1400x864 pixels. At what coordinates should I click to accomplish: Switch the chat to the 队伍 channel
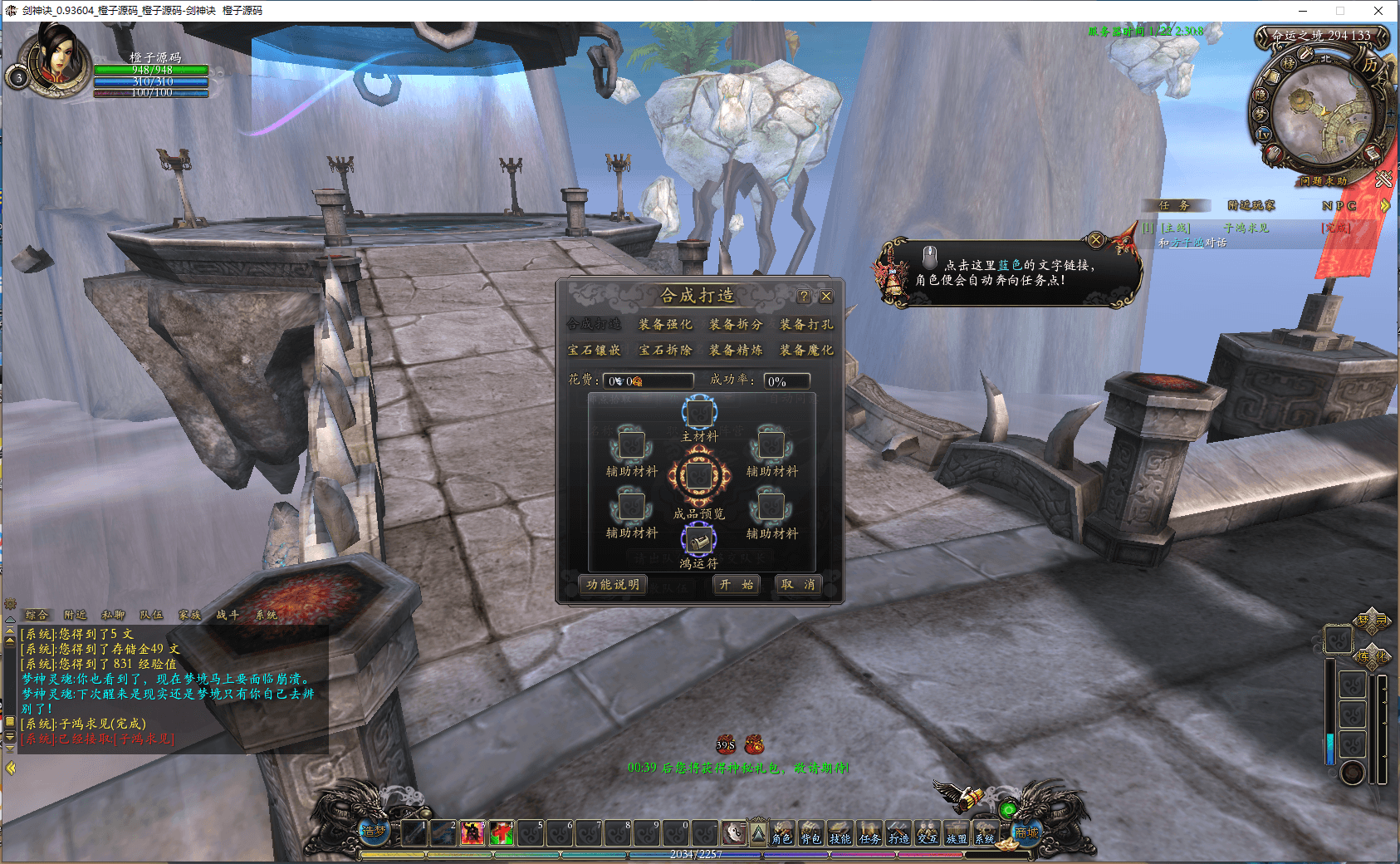[x=151, y=616]
